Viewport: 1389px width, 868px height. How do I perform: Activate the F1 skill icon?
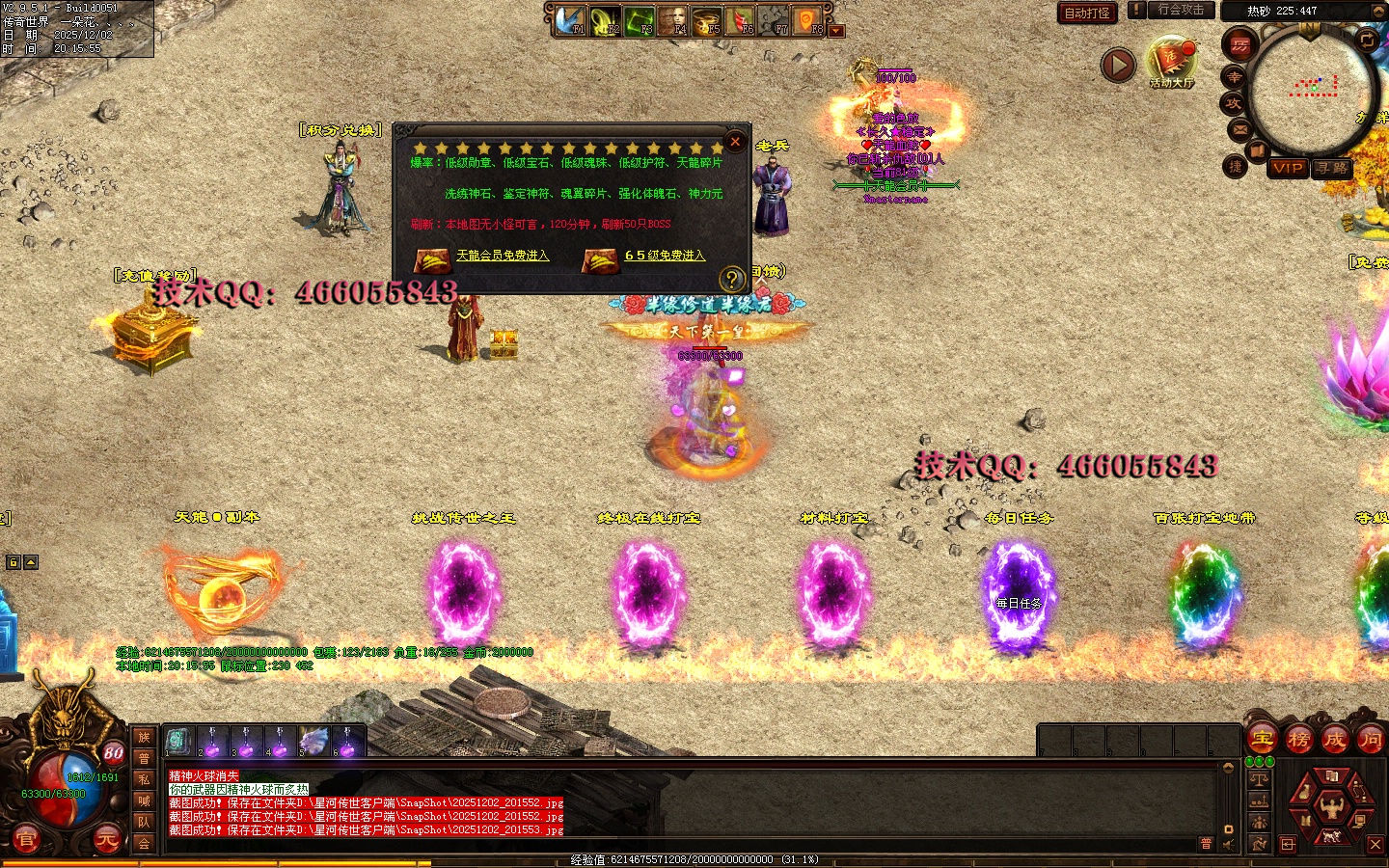coord(571,19)
